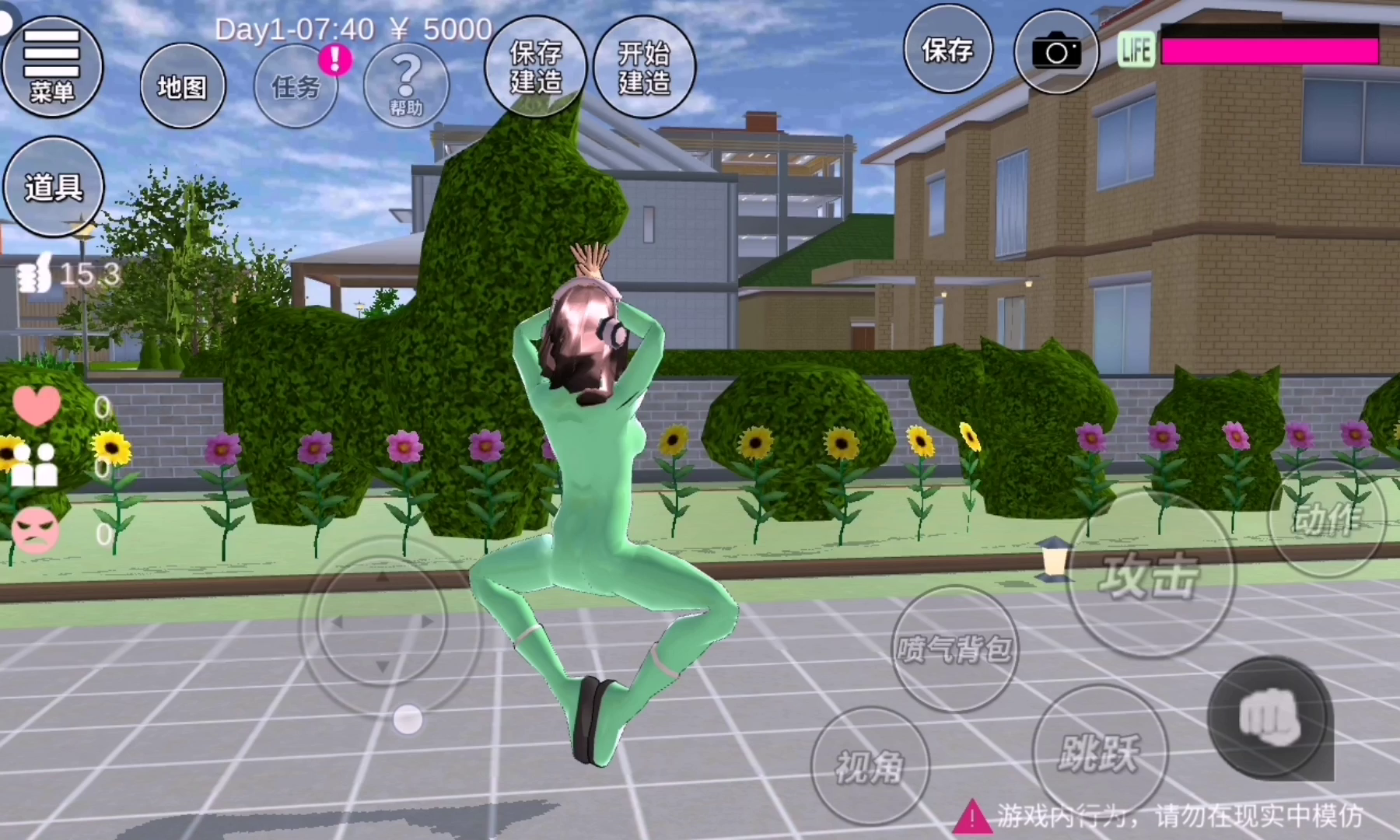Open the 菜单 hamburger menu
The height and width of the screenshot is (840, 1400).
[x=52, y=66]
